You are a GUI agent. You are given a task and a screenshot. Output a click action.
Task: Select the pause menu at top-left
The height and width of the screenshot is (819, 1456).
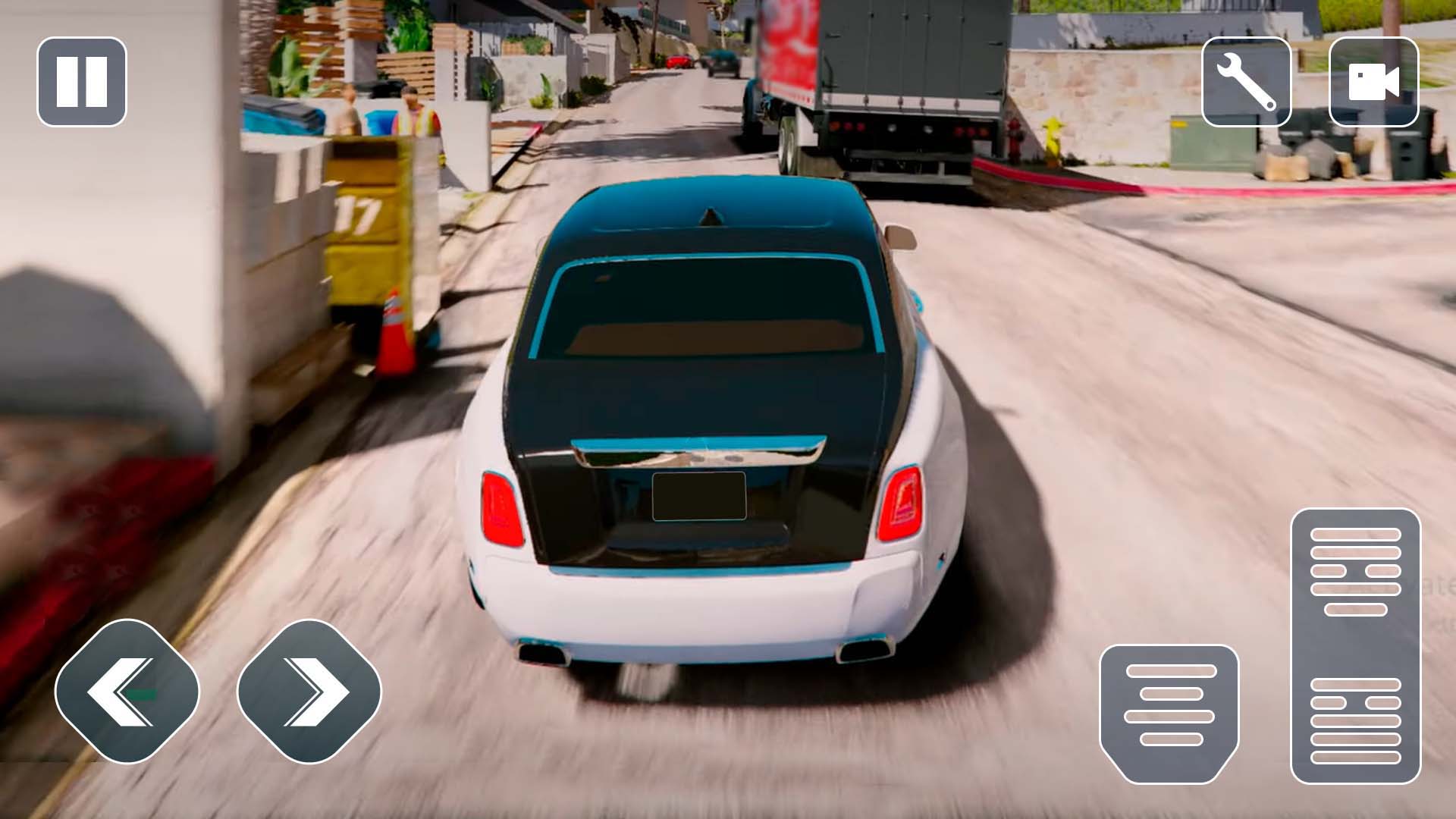(x=81, y=82)
